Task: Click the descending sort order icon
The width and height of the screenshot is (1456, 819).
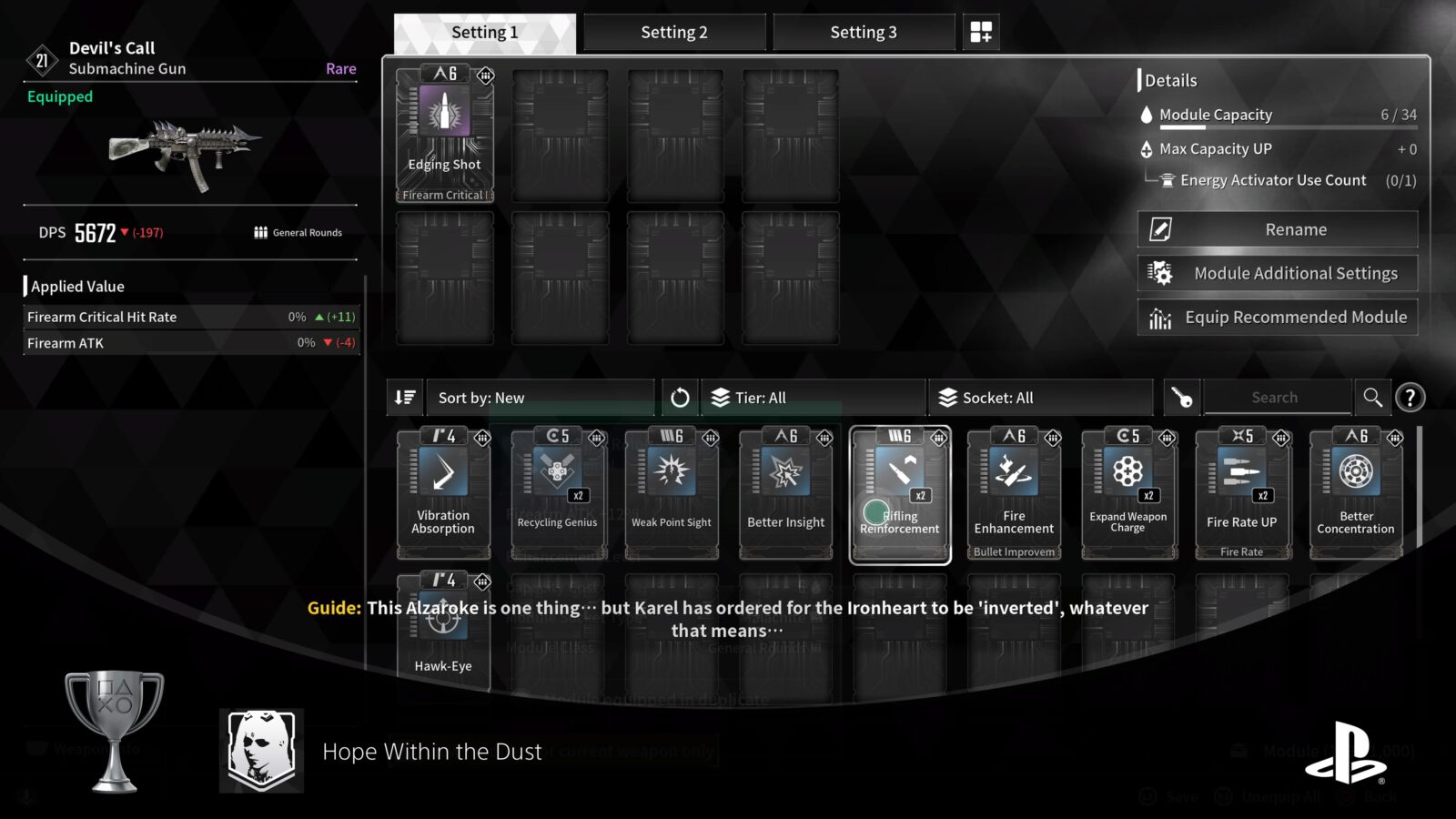Action: click(x=405, y=397)
